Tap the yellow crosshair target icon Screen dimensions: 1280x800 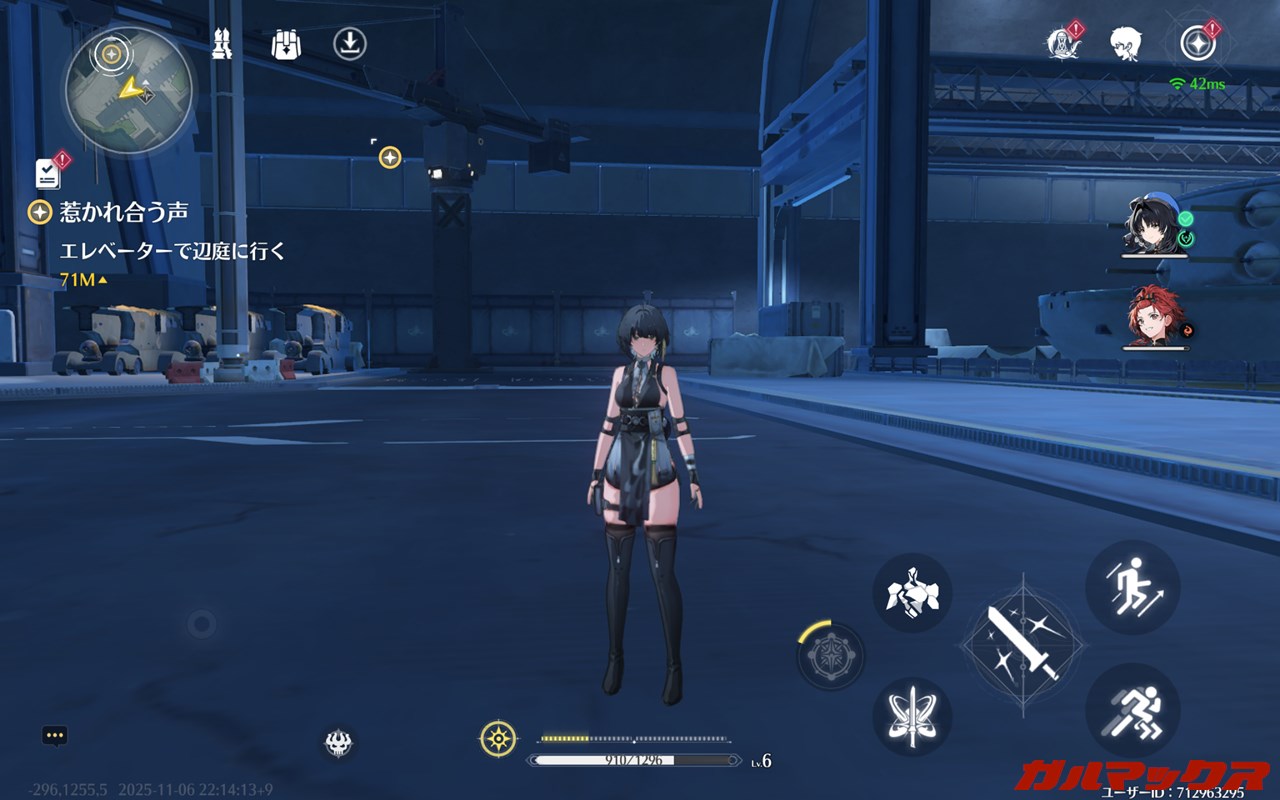(498, 739)
